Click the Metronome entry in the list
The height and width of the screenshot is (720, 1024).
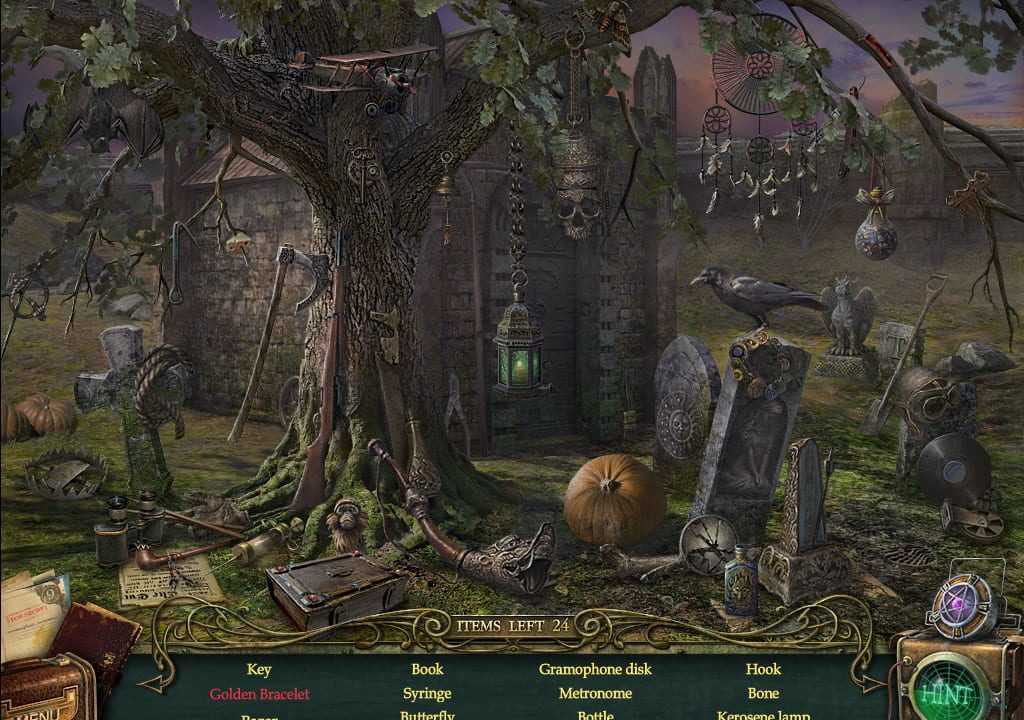pyautogui.click(x=595, y=693)
